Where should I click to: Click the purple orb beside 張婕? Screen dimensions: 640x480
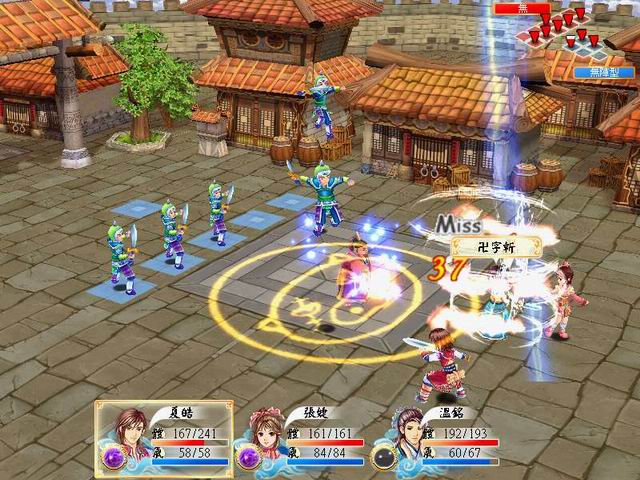point(248,456)
